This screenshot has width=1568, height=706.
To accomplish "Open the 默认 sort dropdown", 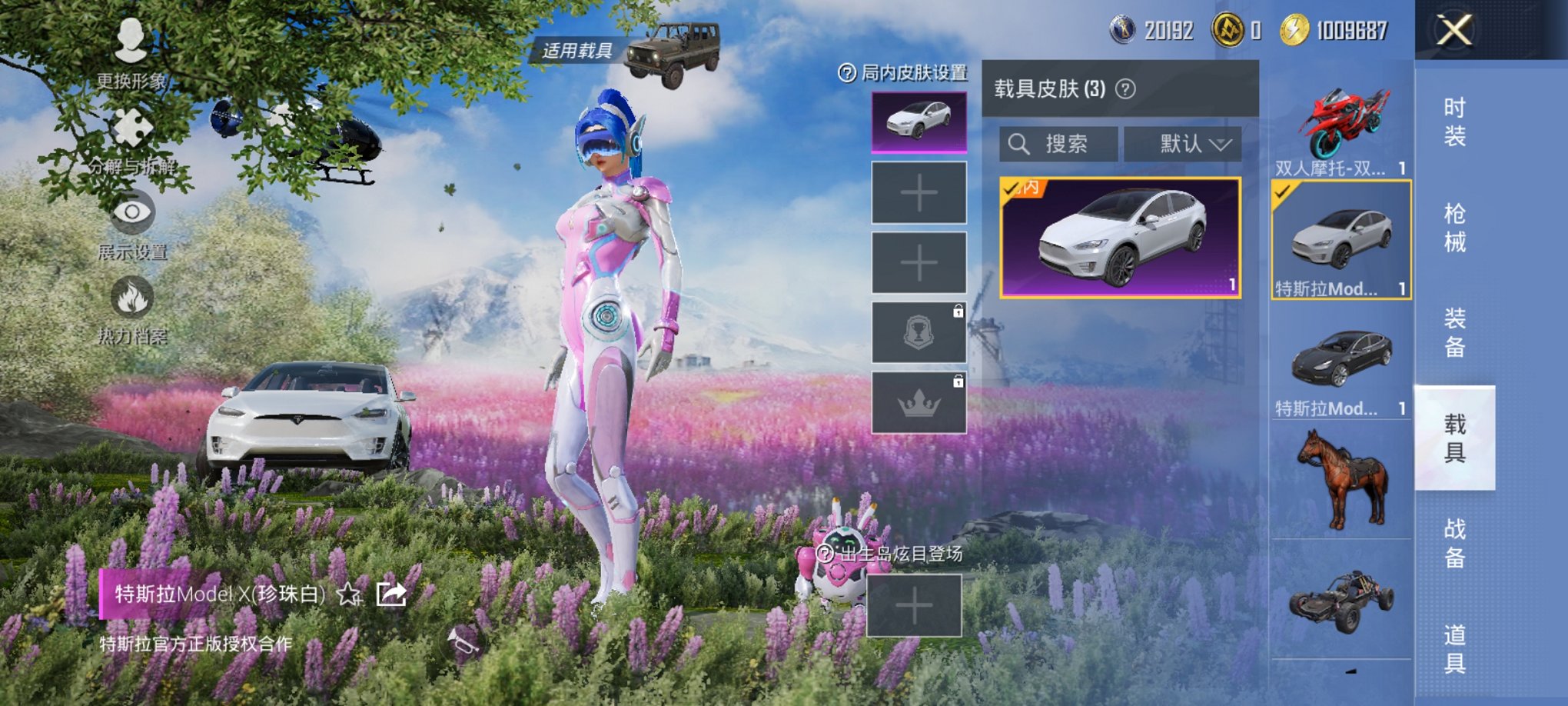I will pyautogui.click(x=1184, y=143).
